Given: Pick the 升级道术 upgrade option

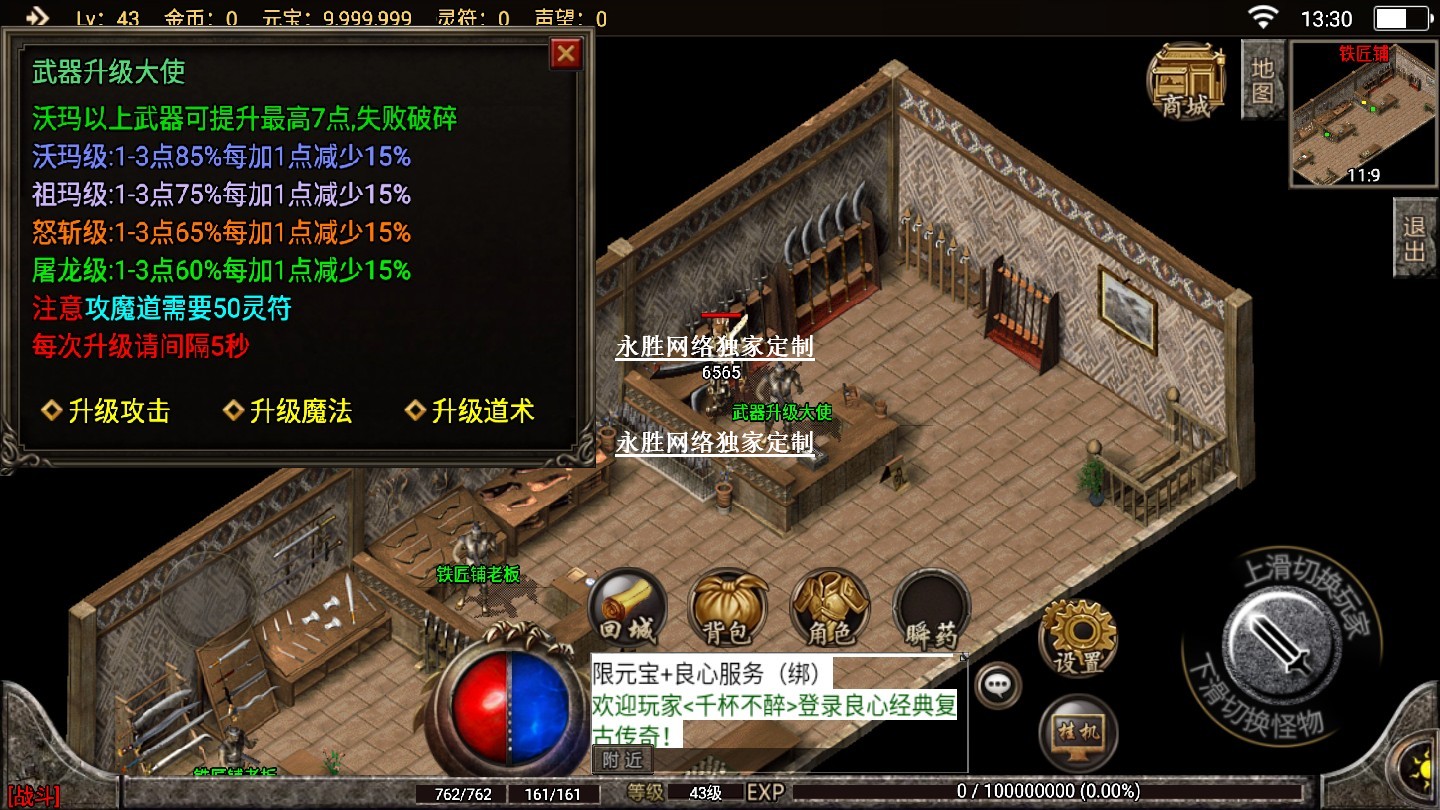Looking at the screenshot, I should [470, 411].
